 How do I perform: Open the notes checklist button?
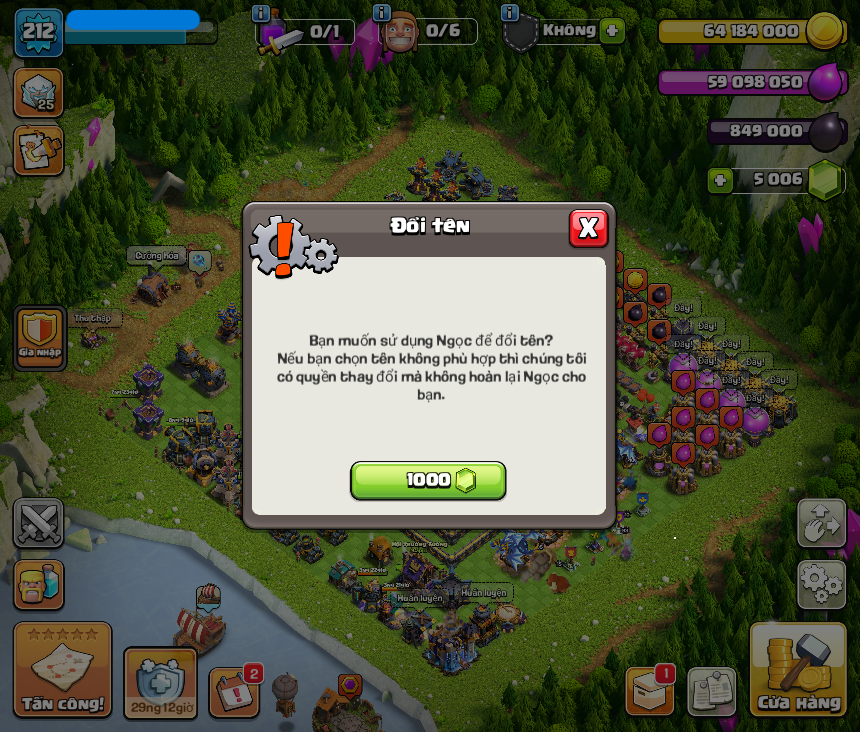(x=711, y=691)
